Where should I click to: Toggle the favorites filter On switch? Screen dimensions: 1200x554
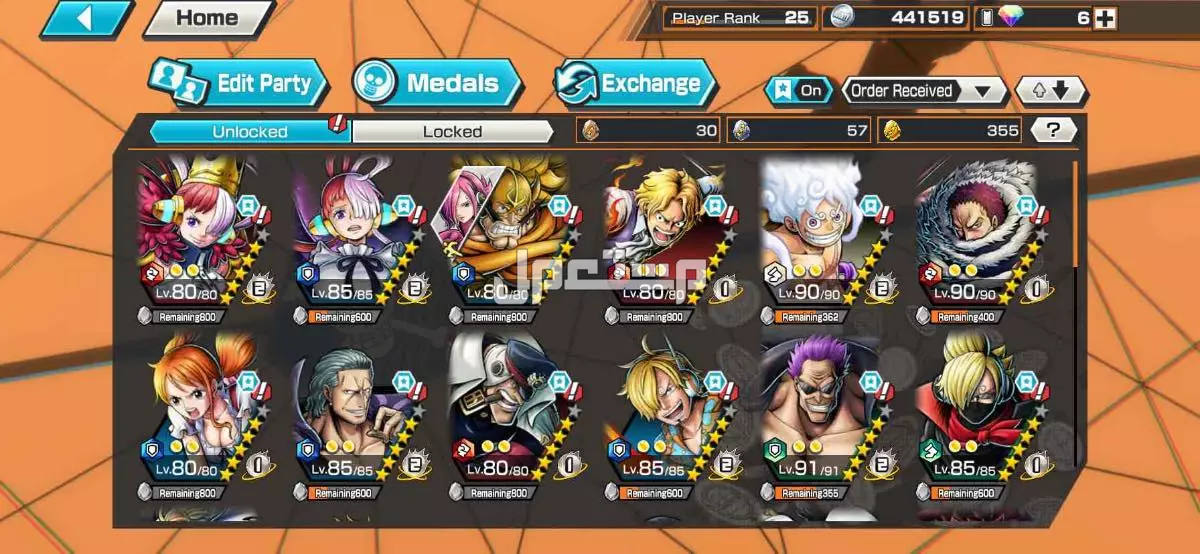tap(799, 91)
